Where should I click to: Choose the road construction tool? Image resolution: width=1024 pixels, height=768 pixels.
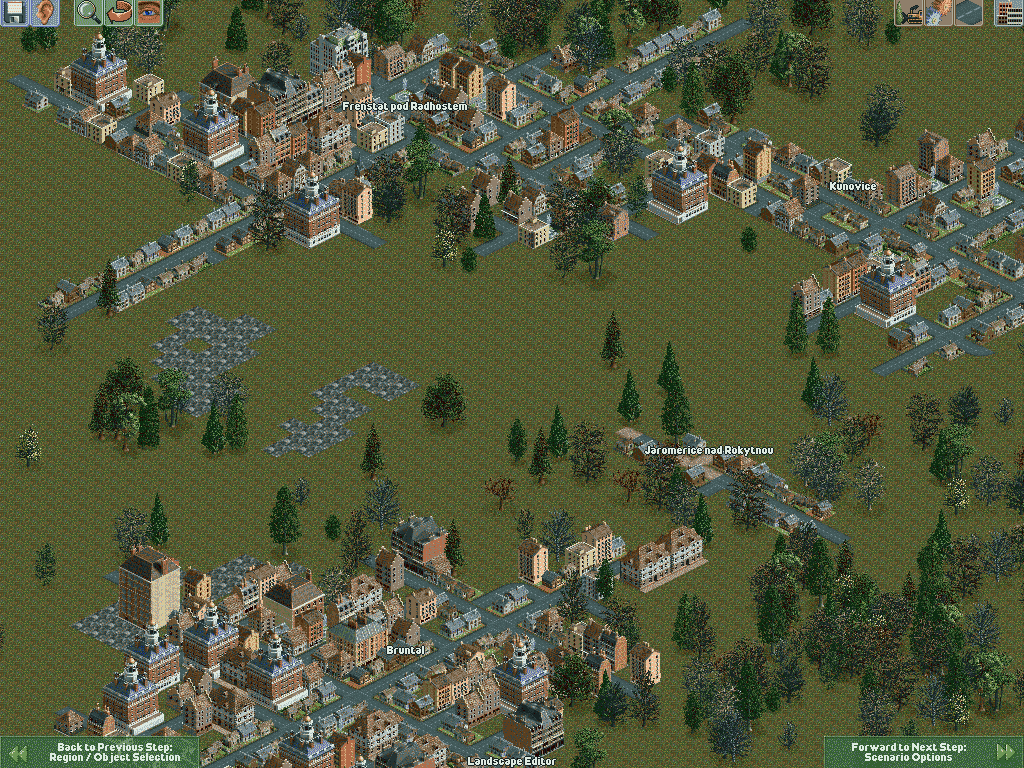click(x=968, y=13)
